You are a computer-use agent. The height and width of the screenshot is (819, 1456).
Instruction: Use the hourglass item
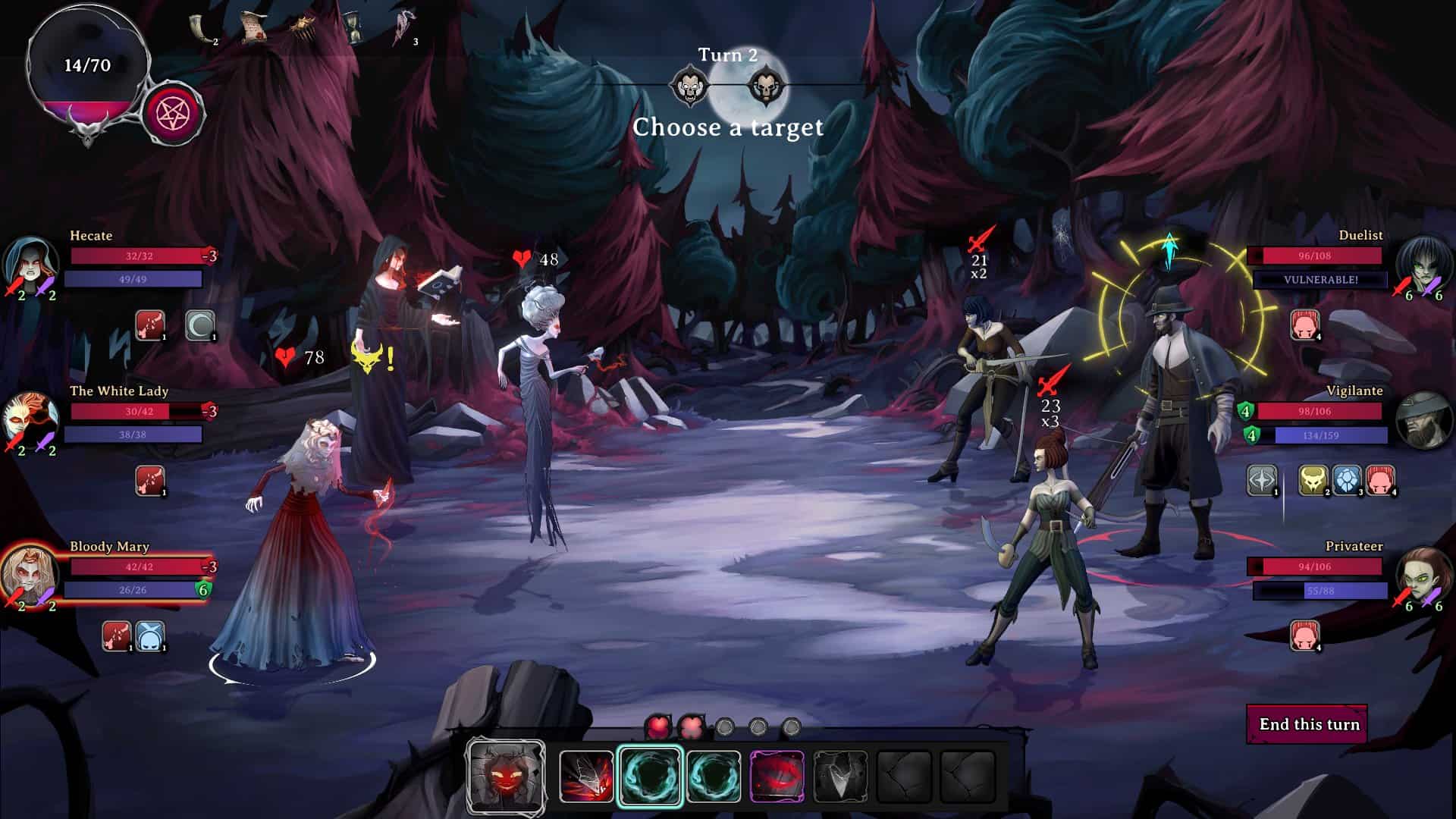(353, 28)
